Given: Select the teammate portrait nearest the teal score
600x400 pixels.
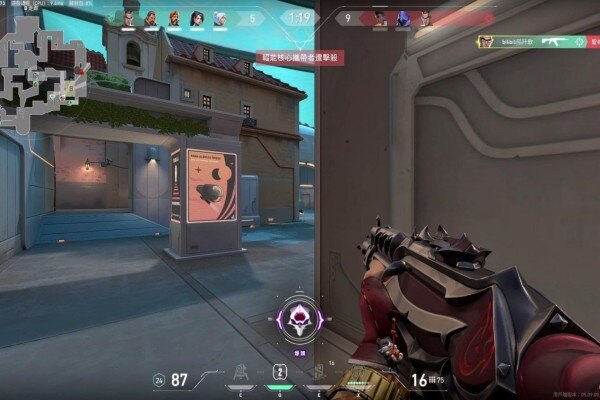Looking at the screenshot, I should [219, 18].
